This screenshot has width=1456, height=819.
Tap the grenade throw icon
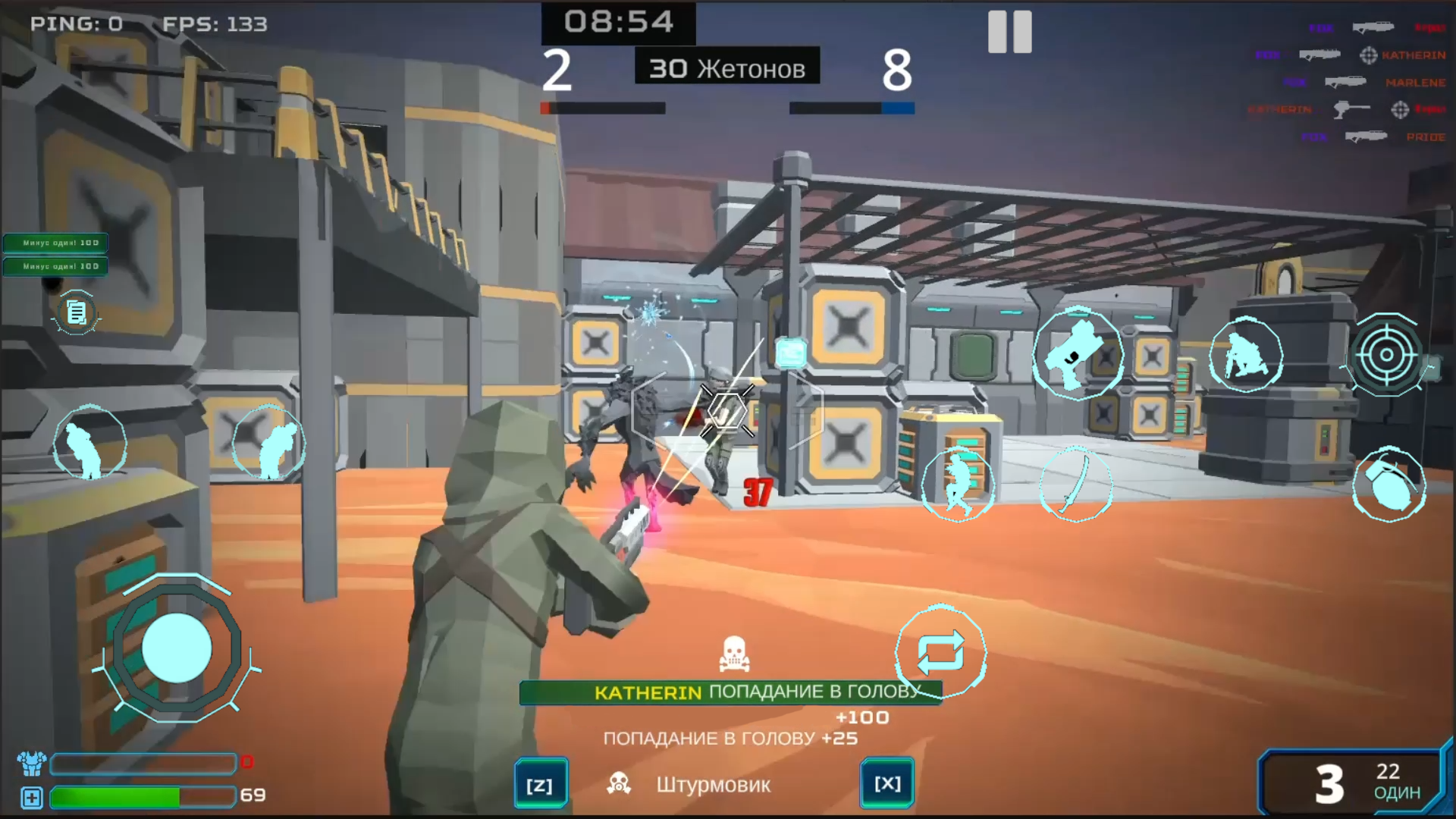pyautogui.click(x=1390, y=485)
